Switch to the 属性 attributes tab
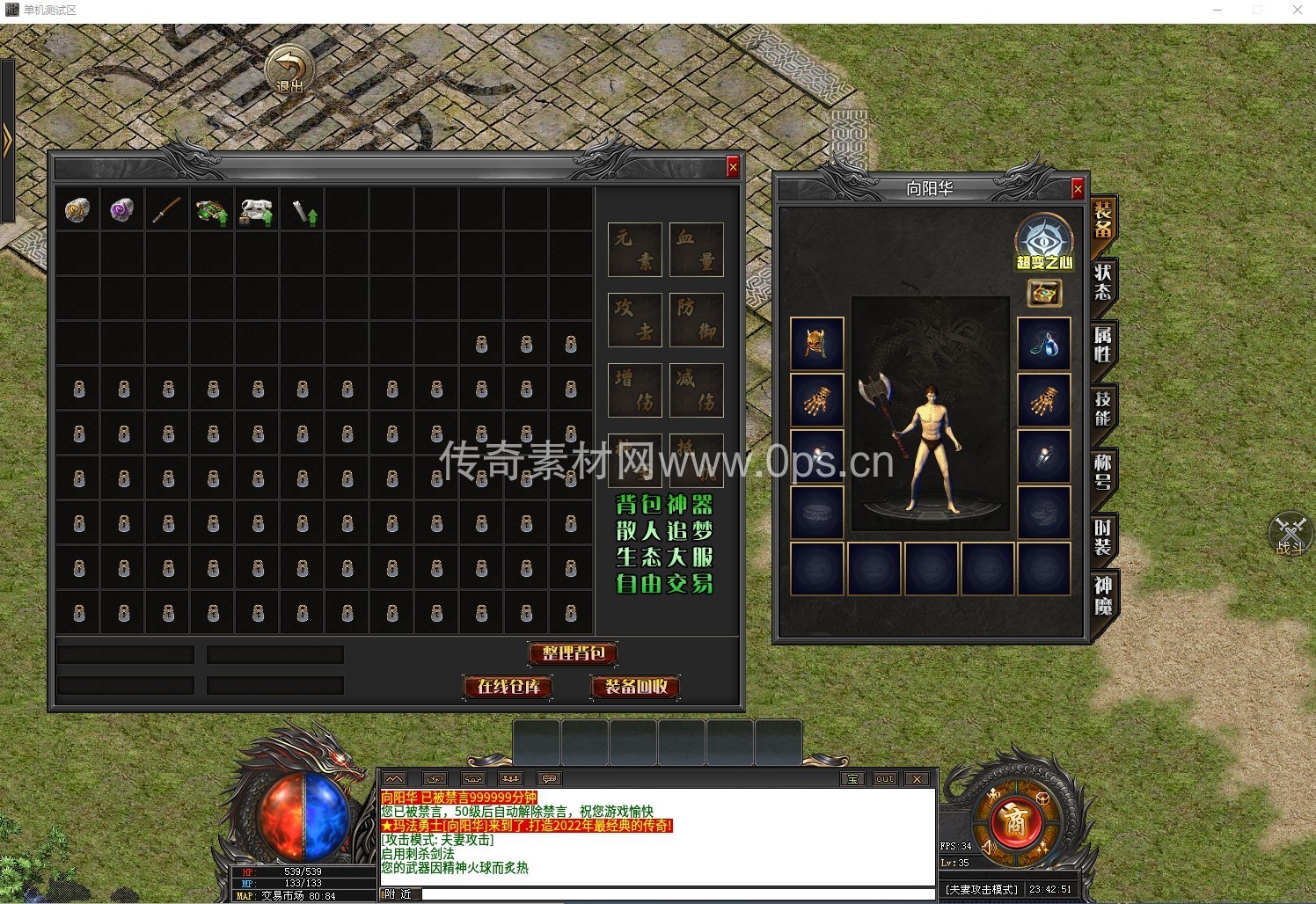The height and width of the screenshot is (904, 1316). (1102, 345)
